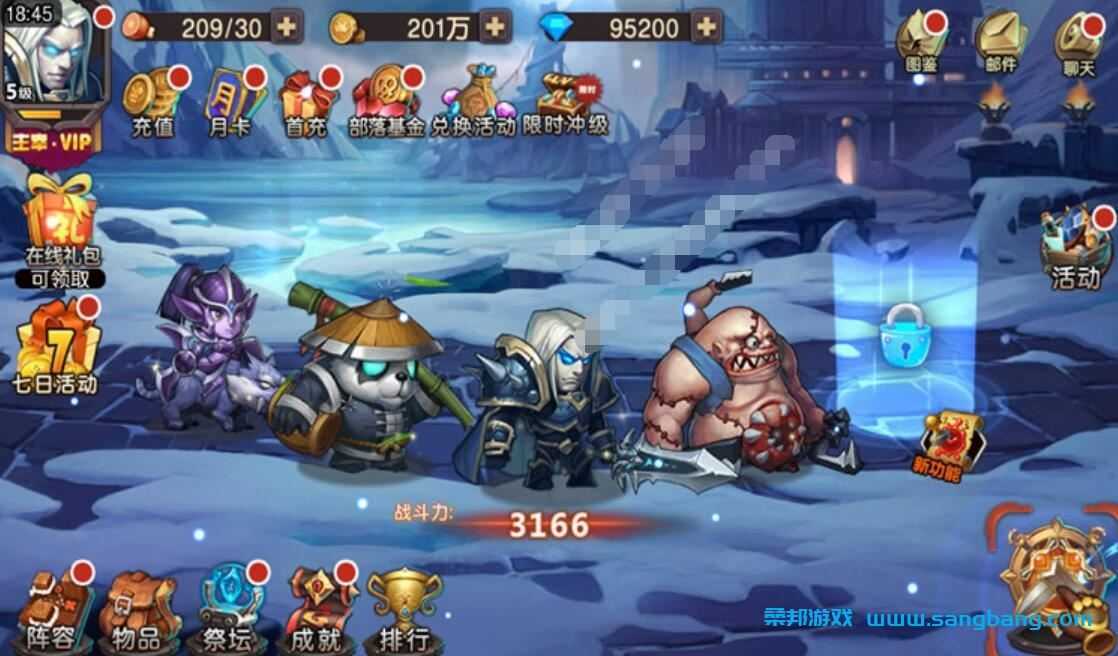Enter the 祭坛 altar

click(226, 612)
